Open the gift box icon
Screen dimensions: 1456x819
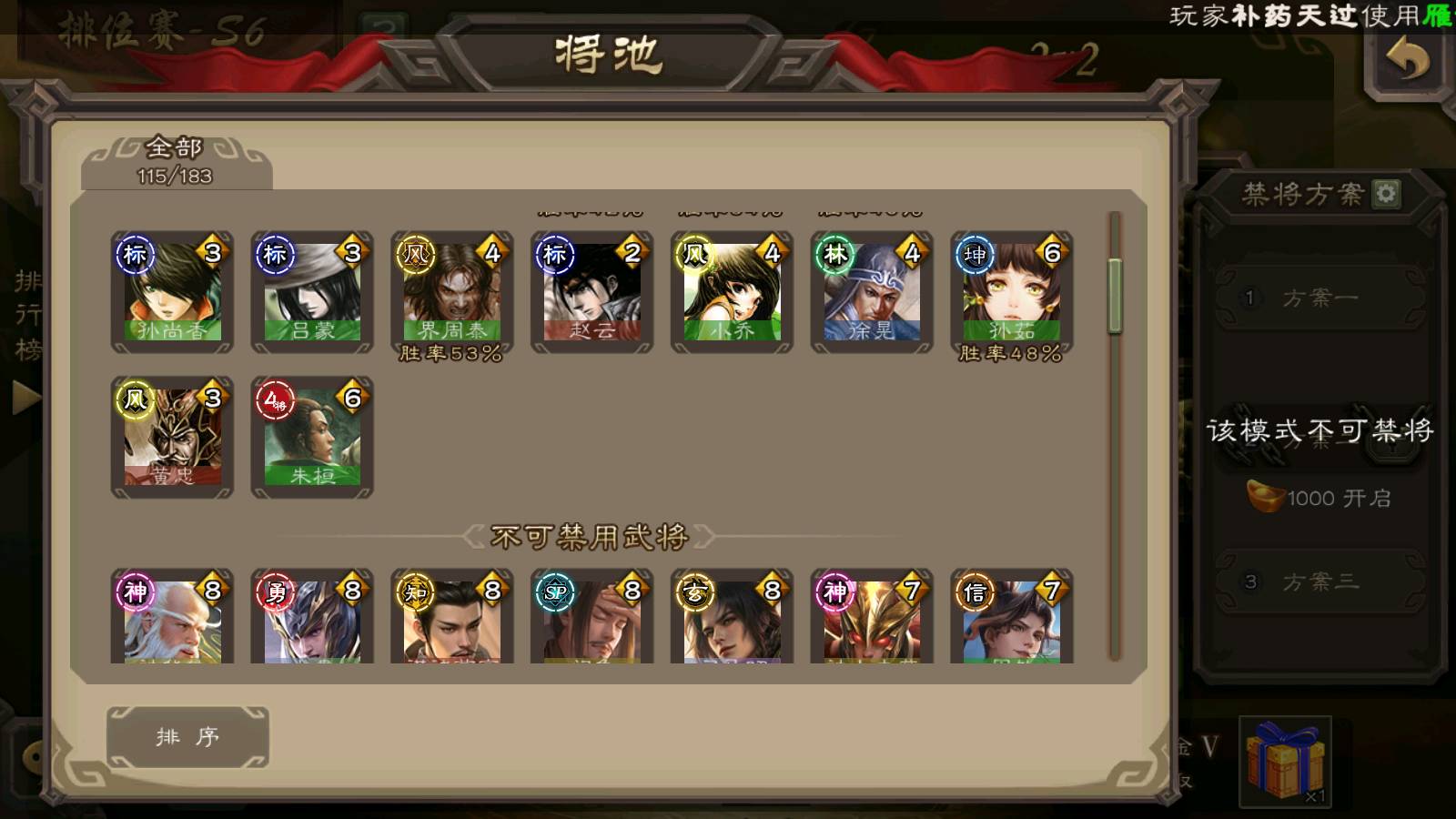(1285, 763)
